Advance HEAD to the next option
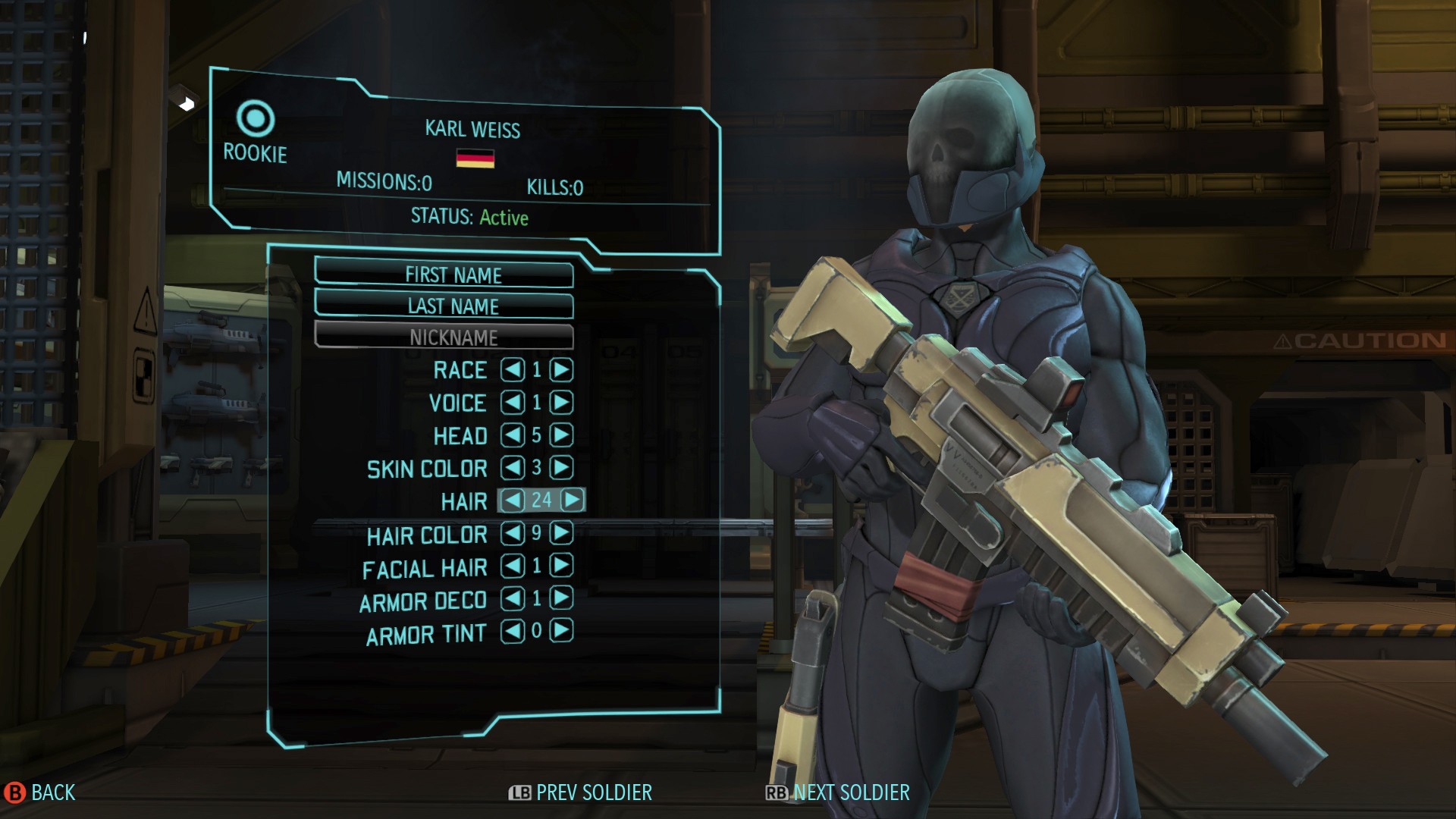 (560, 436)
